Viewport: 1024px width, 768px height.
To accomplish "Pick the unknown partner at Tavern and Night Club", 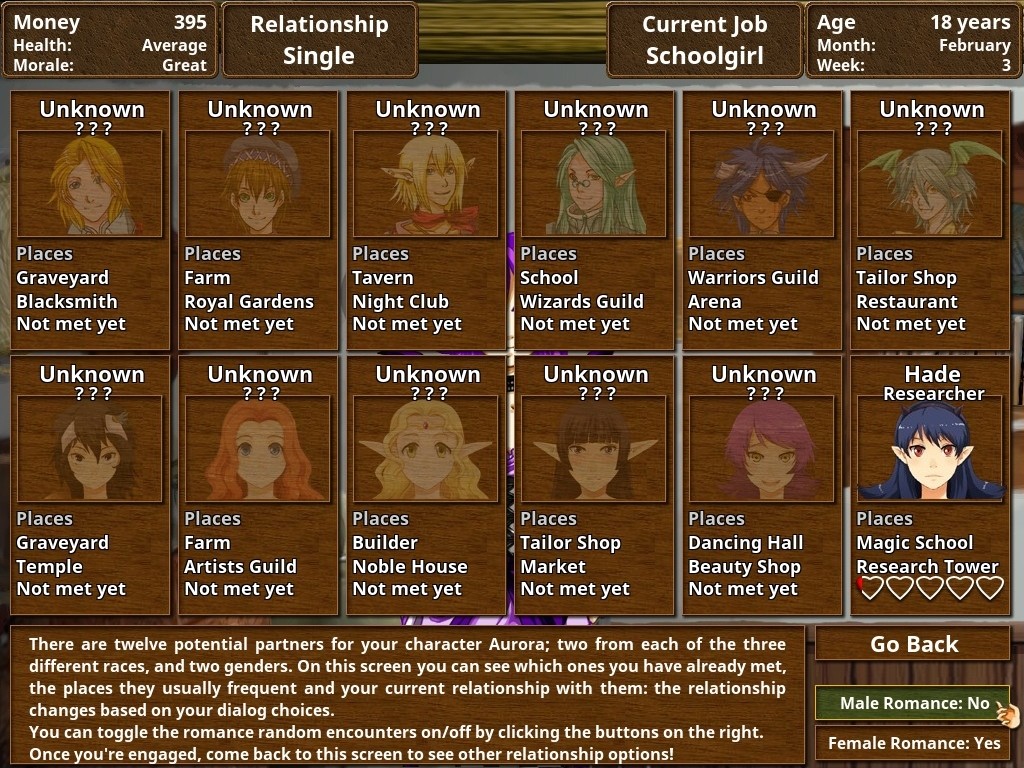I will (x=426, y=185).
